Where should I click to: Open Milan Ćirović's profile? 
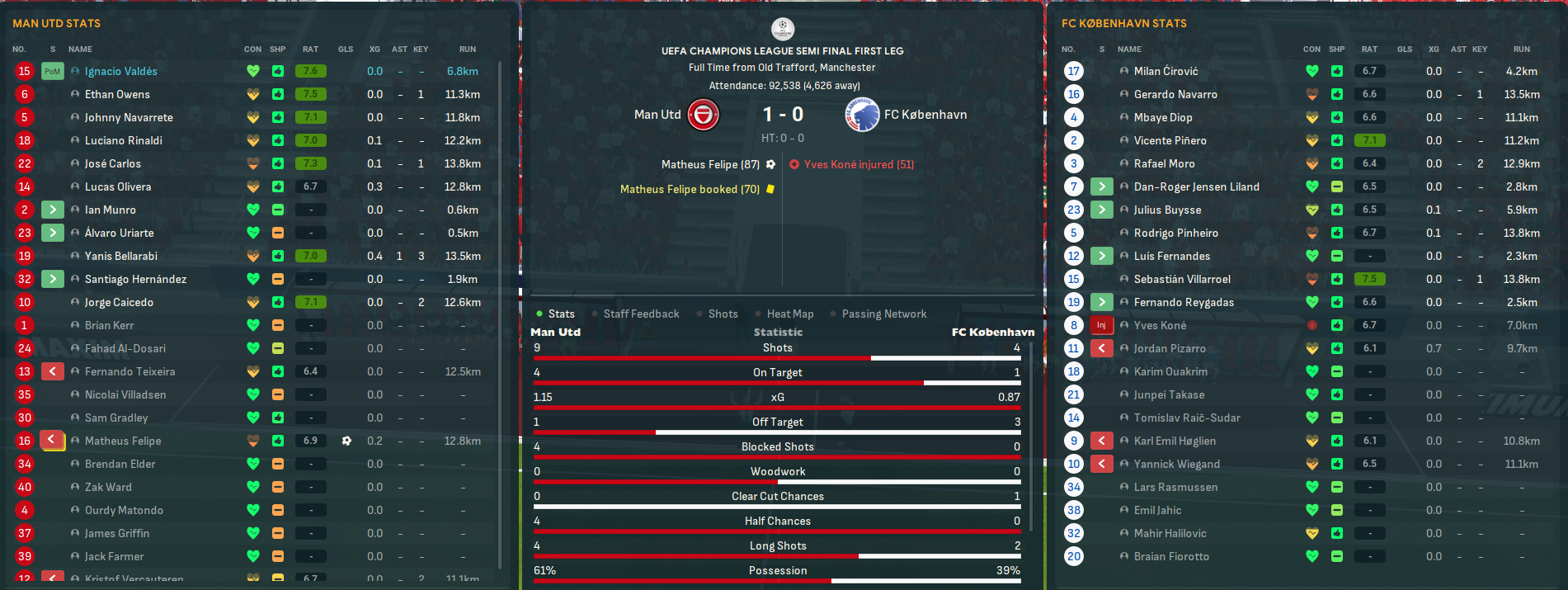click(x=1165, y=72)
